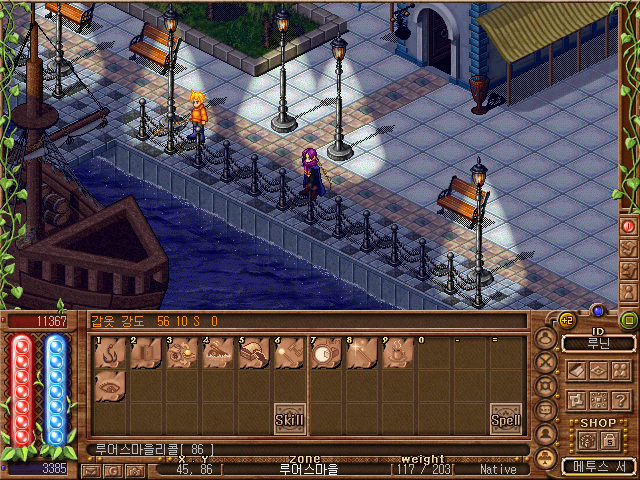Viewport: 640px width, 480px height.
Task: Use the pocket watch skill in slot 7
Action: click(325, 353)
